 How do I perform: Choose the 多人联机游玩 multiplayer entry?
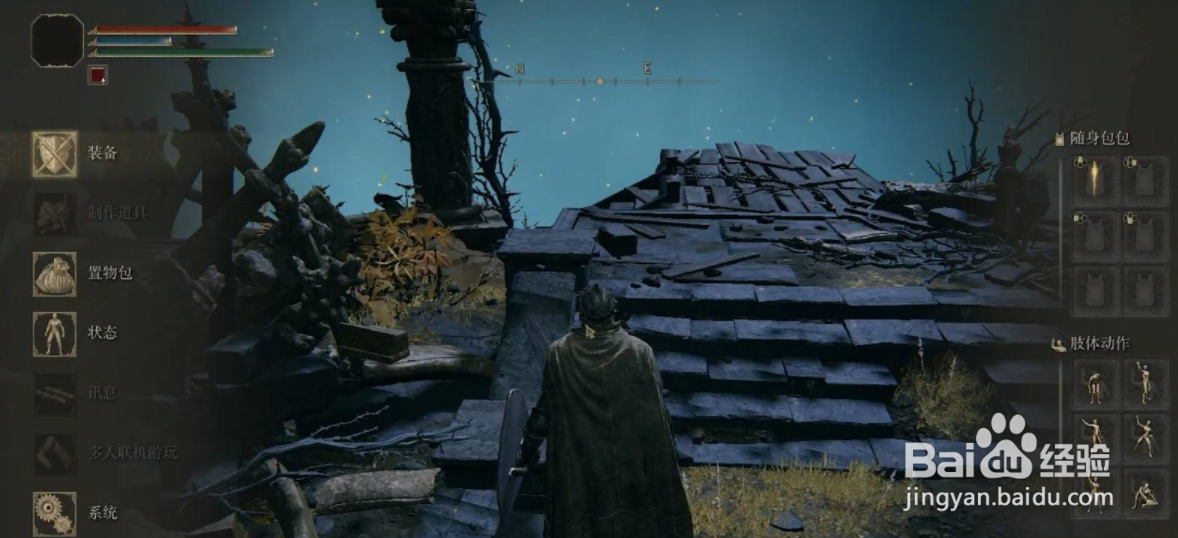click(x=56, y=453)
